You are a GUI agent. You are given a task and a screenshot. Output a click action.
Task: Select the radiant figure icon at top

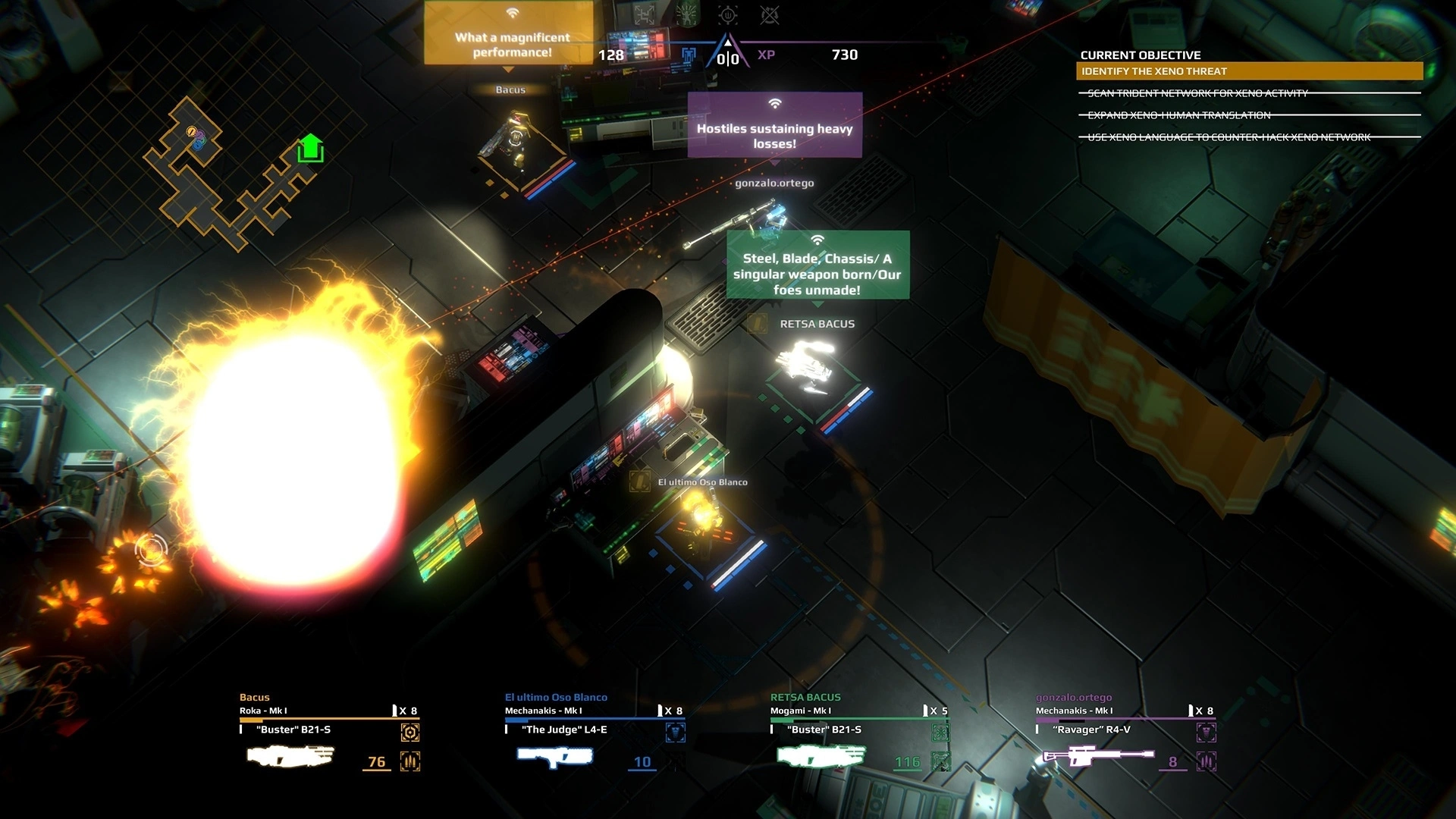point(687,14)
